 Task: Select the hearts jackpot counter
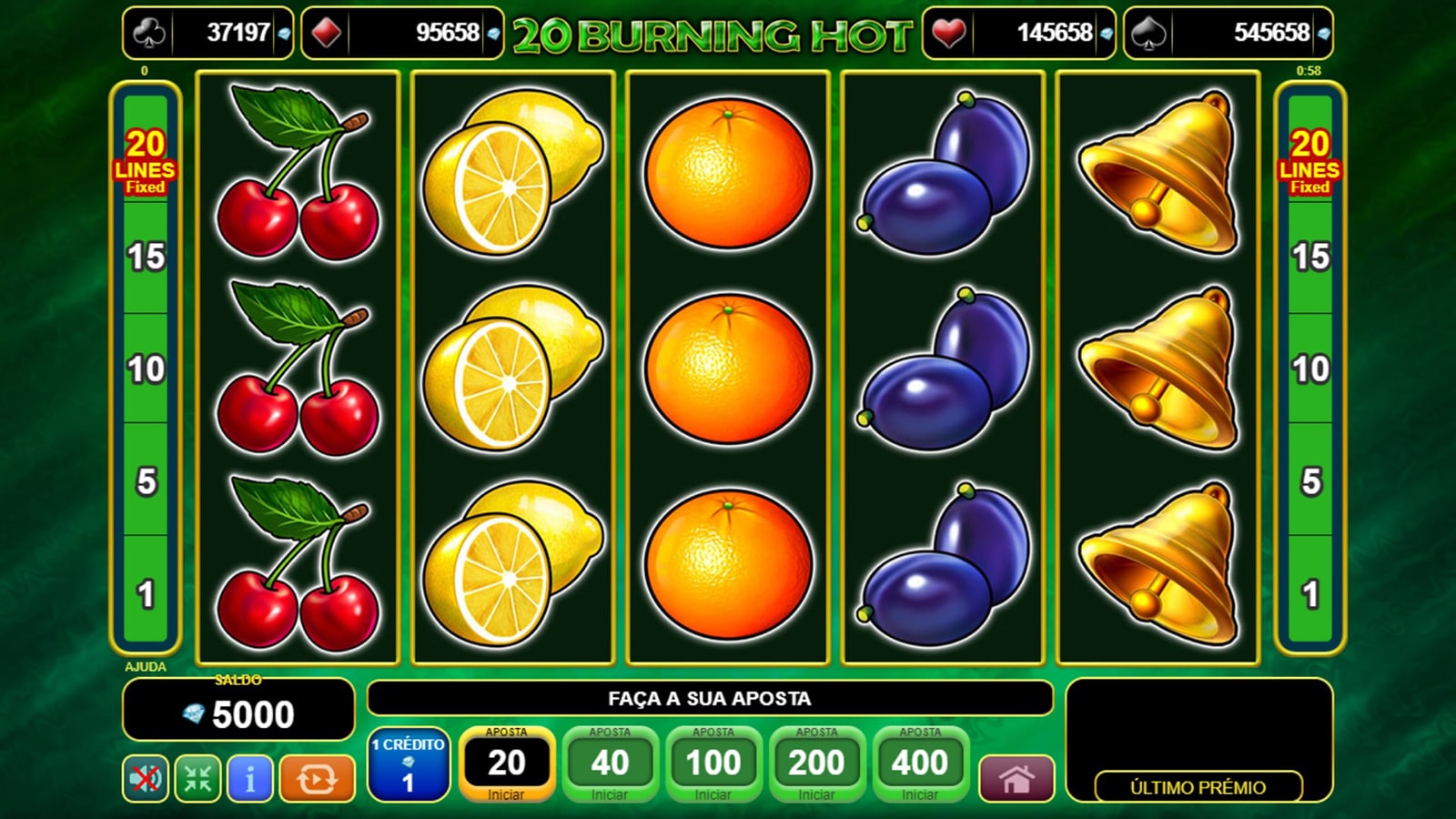[1018, 34]
